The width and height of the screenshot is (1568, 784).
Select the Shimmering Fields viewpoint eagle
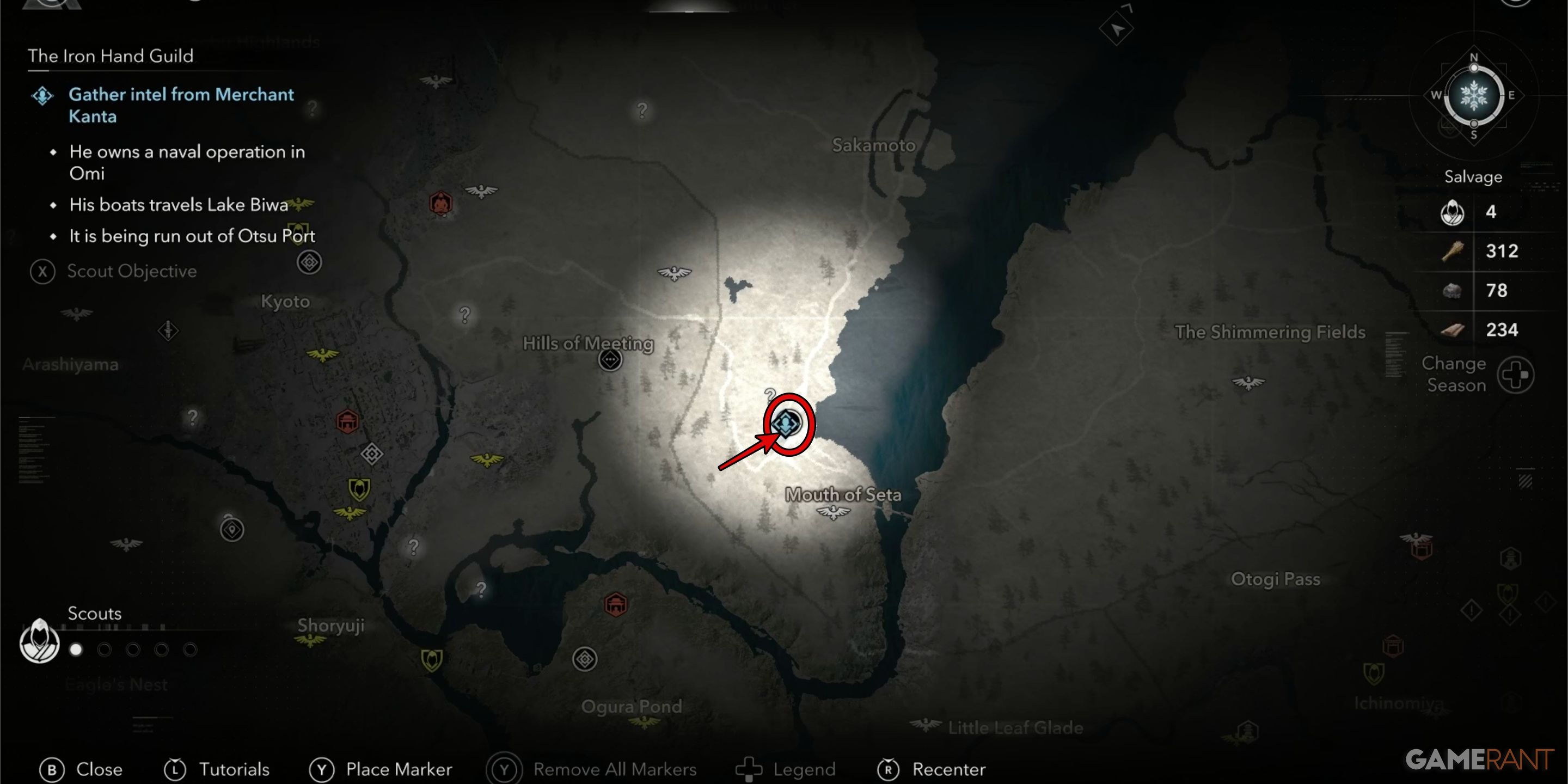1248,383
